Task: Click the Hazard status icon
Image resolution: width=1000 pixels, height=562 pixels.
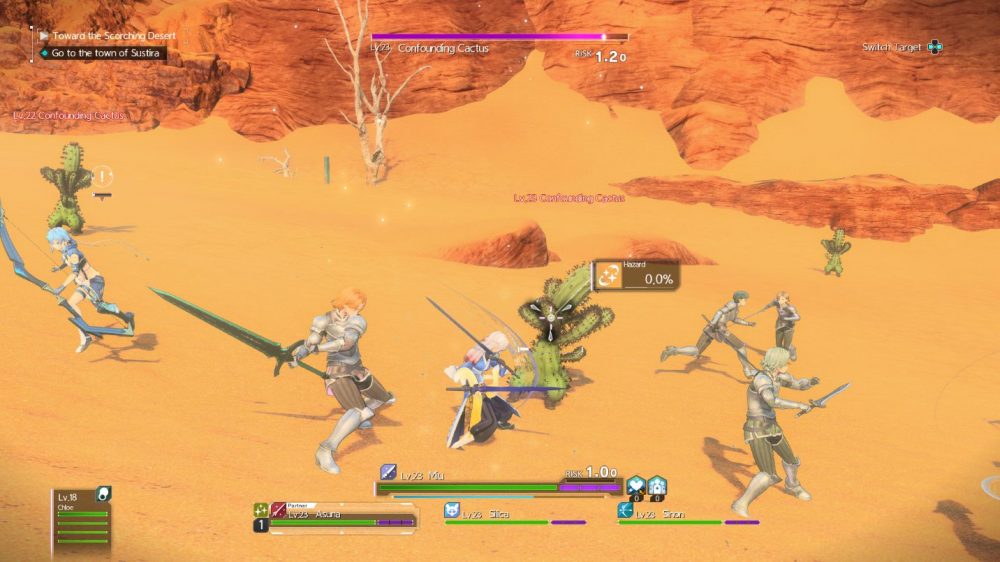Action: pos(608,276)
